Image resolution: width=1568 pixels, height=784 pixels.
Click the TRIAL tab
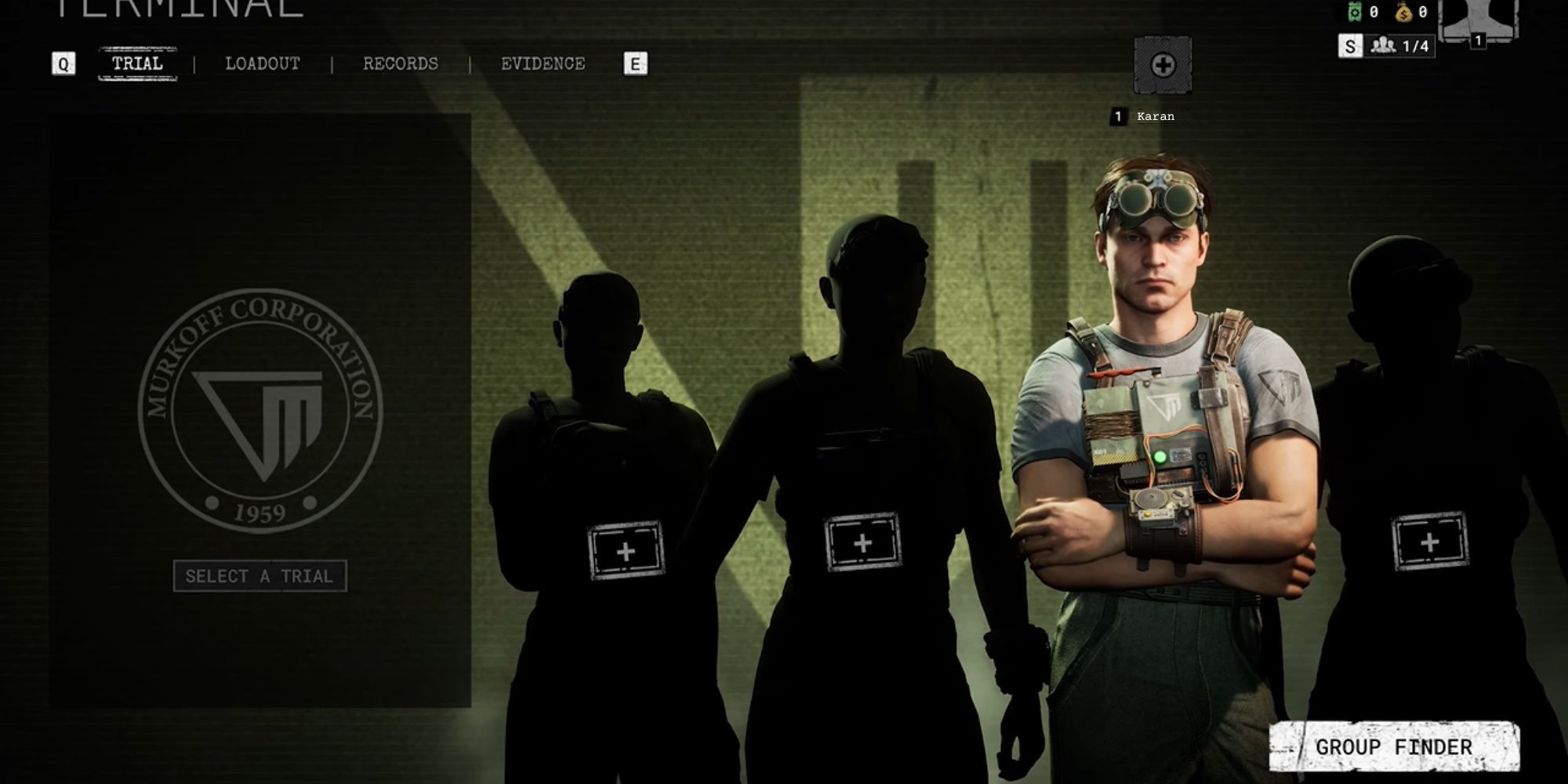click(x=138, y=64)
